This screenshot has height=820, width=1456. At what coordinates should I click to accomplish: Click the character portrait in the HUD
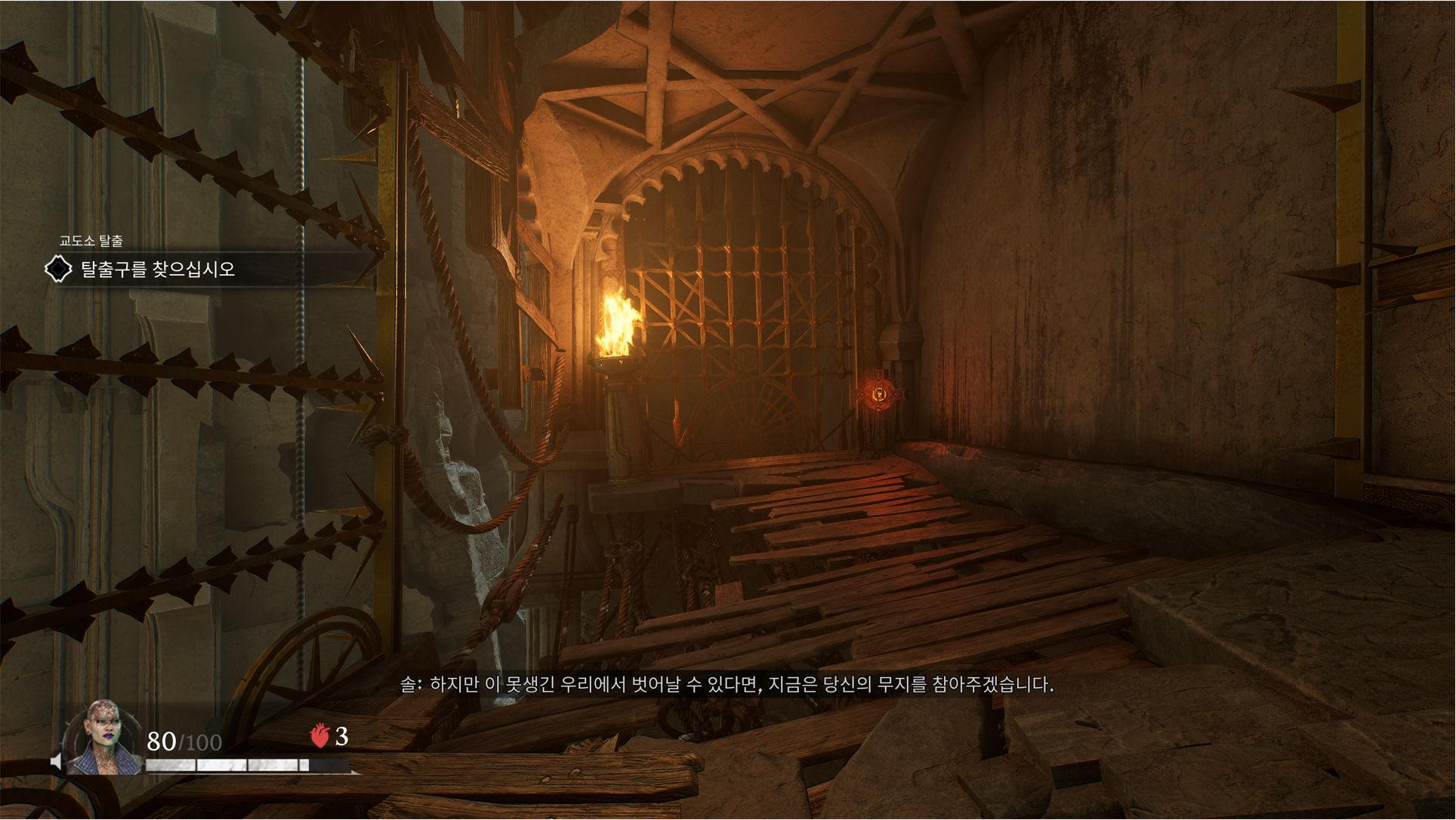click(103, 738)
